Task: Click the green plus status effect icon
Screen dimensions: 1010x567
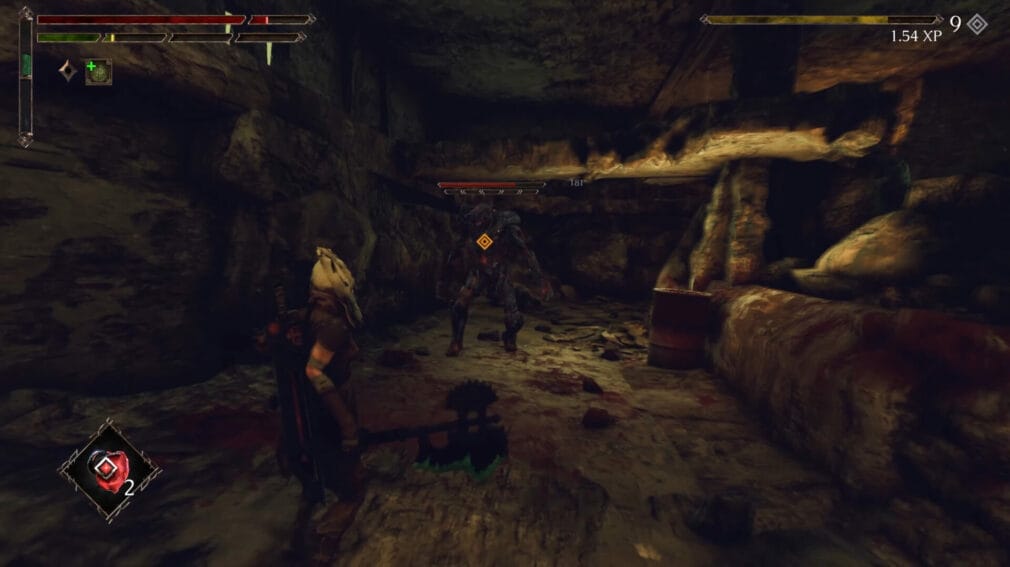Action: 98,71
